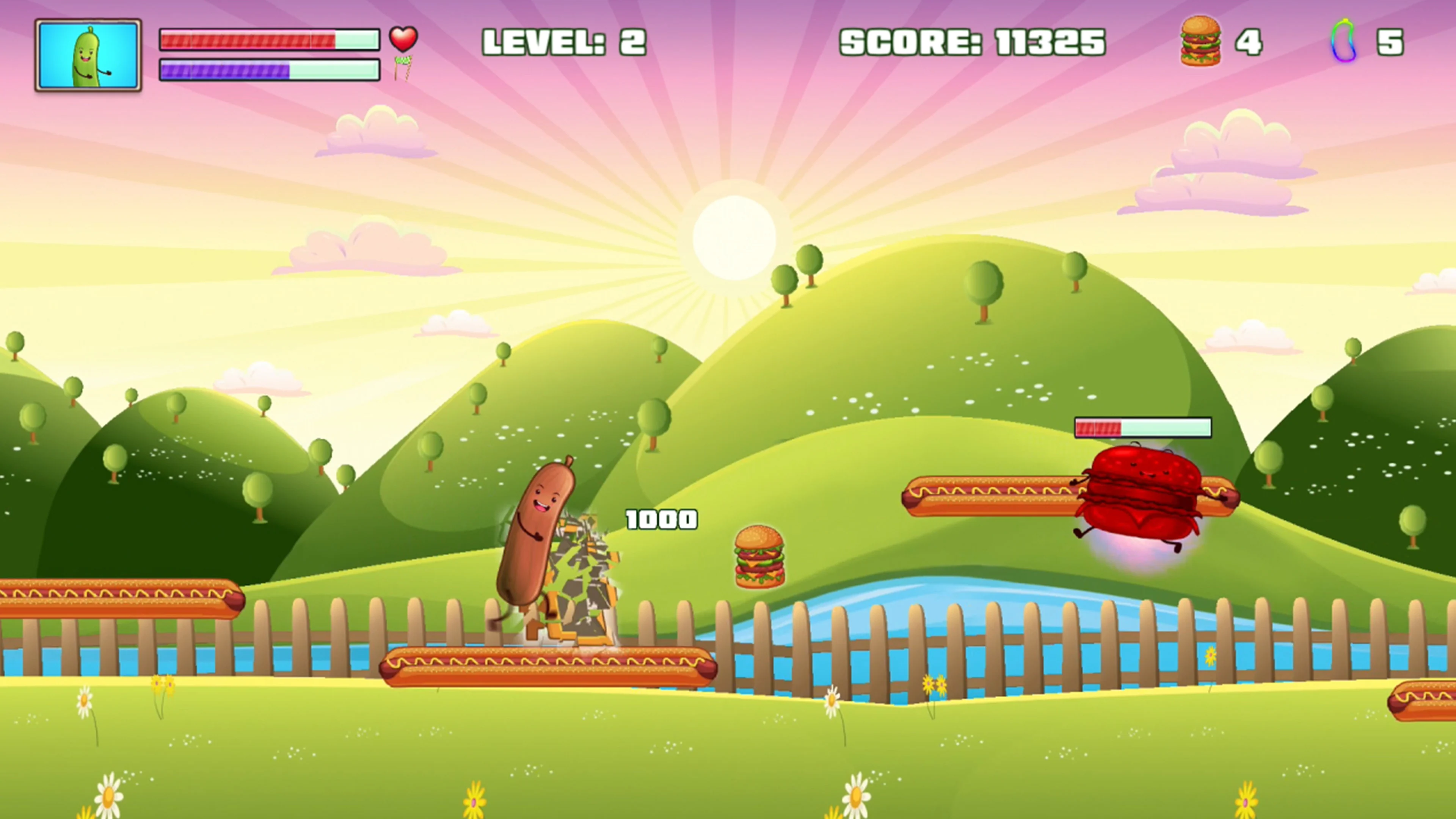Click the 1000 points popup
Image resolution: width=1456 pixels, height=819 pixels.
pyautogui.click(x=661, y=519)
